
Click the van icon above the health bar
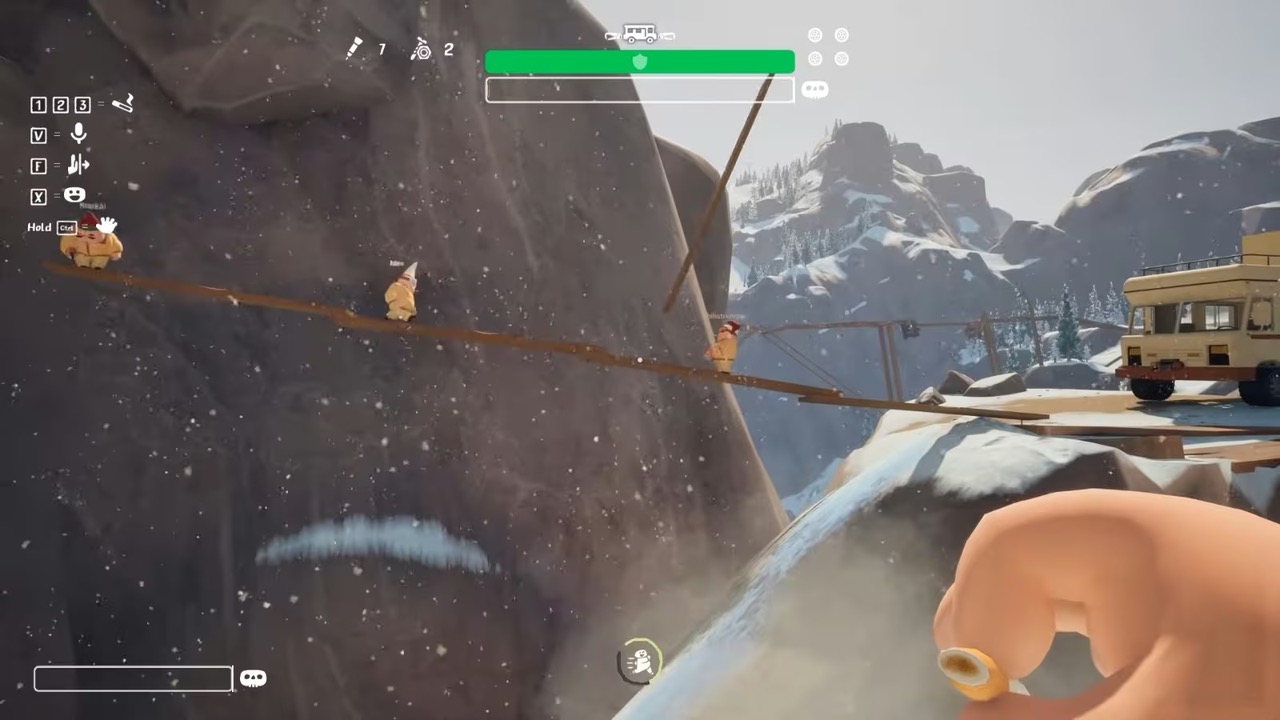point(639,34)
